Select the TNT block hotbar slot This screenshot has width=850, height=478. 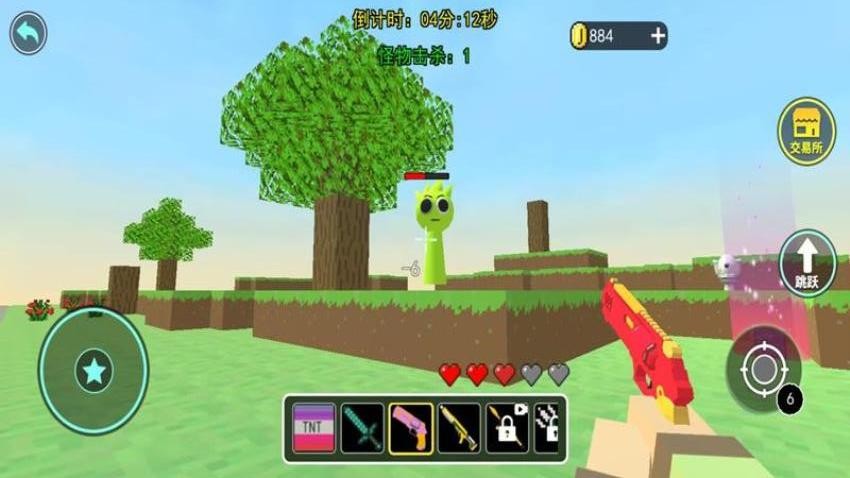coord(314,428)
